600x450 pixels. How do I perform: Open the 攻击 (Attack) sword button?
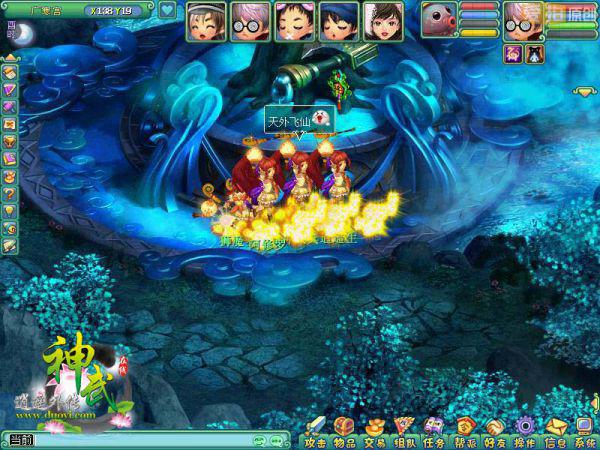point(315,431)
